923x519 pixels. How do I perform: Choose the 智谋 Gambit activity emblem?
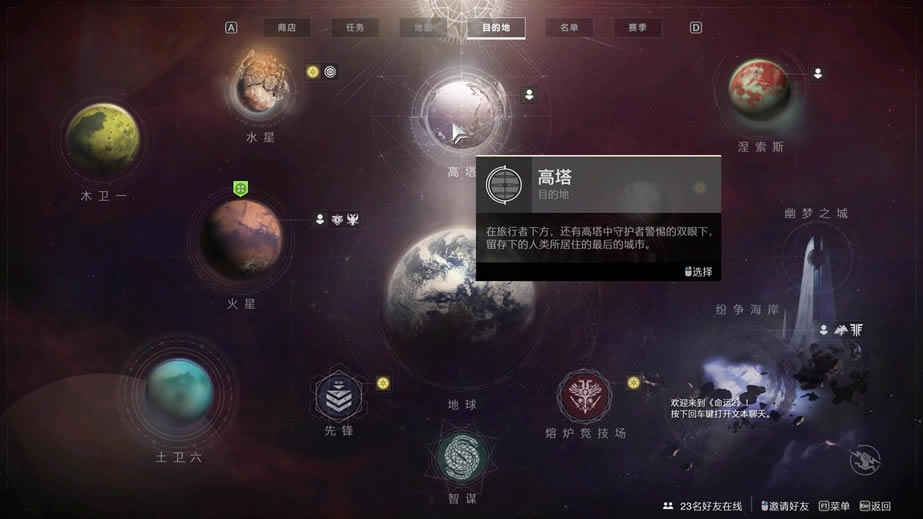pyautogui.click(x=462, y=455)
